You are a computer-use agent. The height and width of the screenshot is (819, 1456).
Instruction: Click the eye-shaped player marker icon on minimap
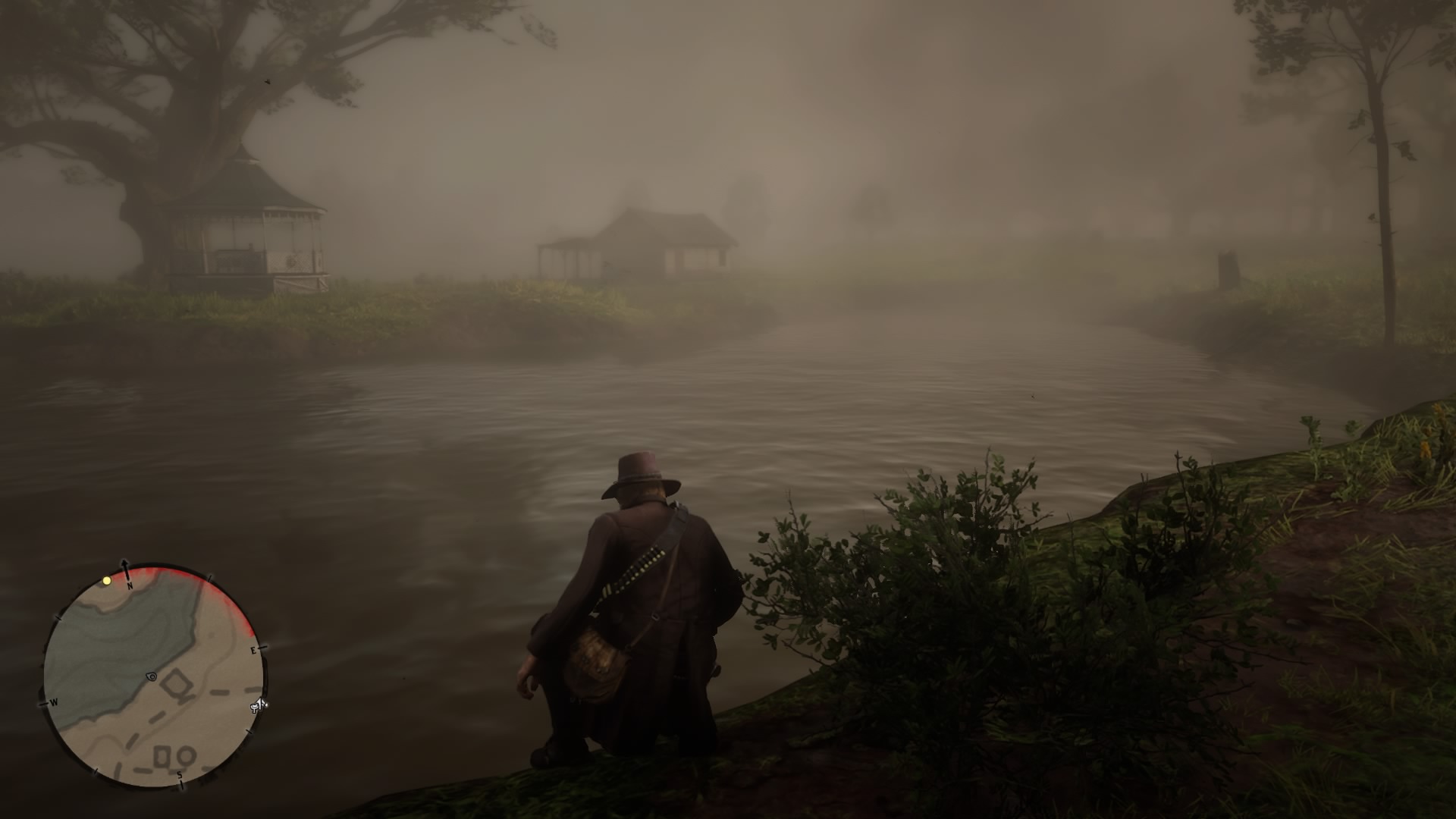coord(152,677)
